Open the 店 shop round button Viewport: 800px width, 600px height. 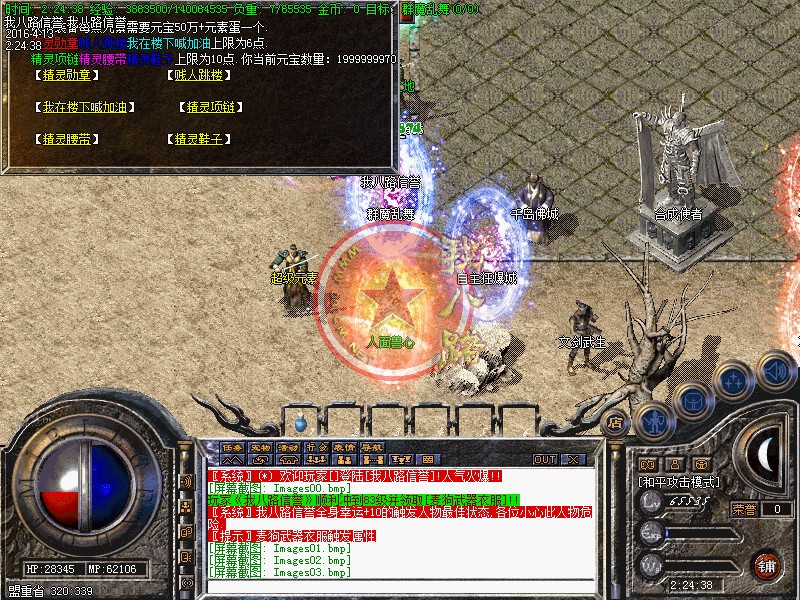pos(615,423)
